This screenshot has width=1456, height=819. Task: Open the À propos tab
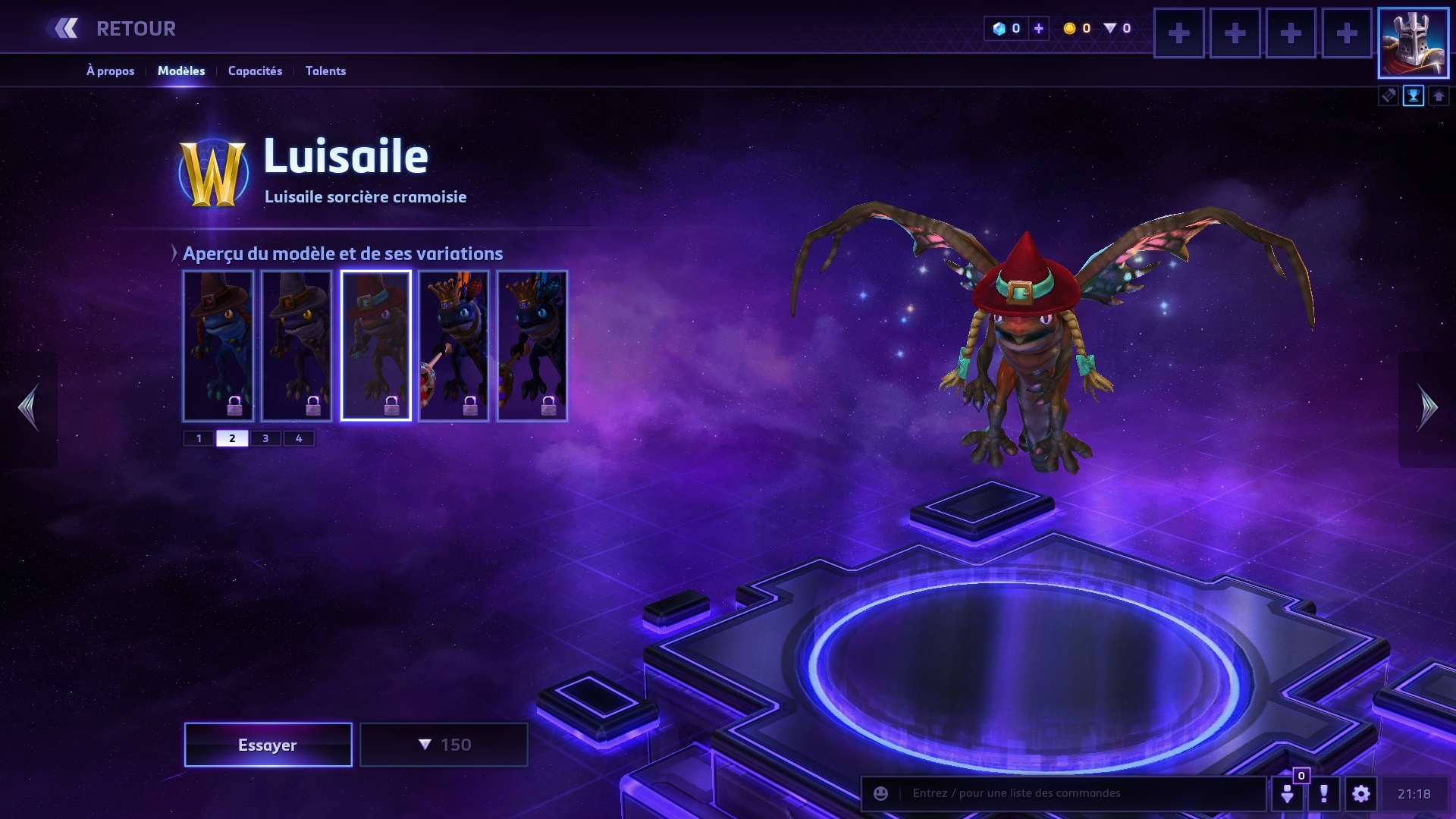(110, 71)
